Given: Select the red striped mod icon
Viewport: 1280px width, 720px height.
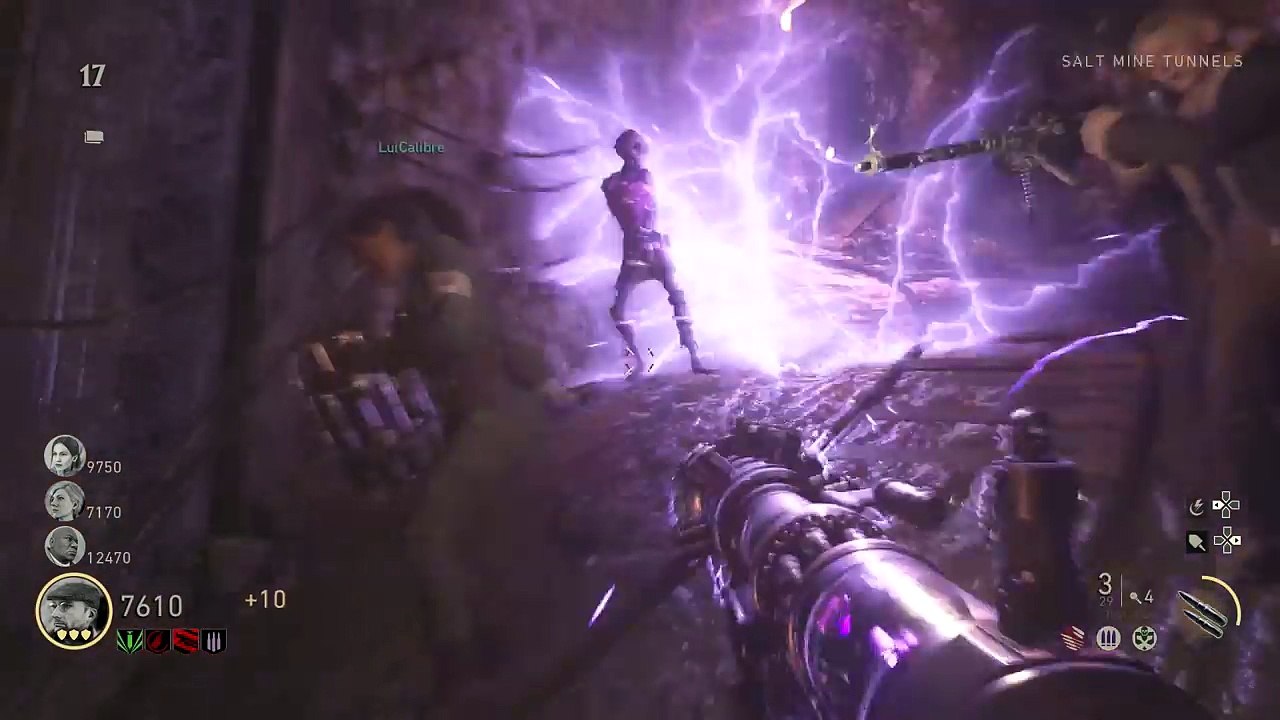Looking at the screenshot, I should [1073, 639].
